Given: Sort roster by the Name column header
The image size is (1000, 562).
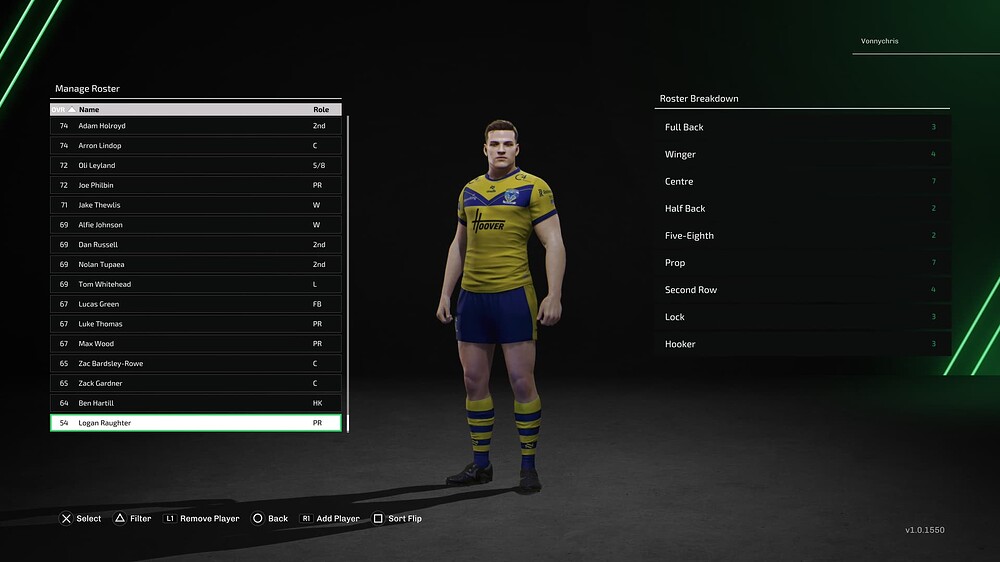Looking at the screenshot, I should pyautogui.click(x=90, y=109).
